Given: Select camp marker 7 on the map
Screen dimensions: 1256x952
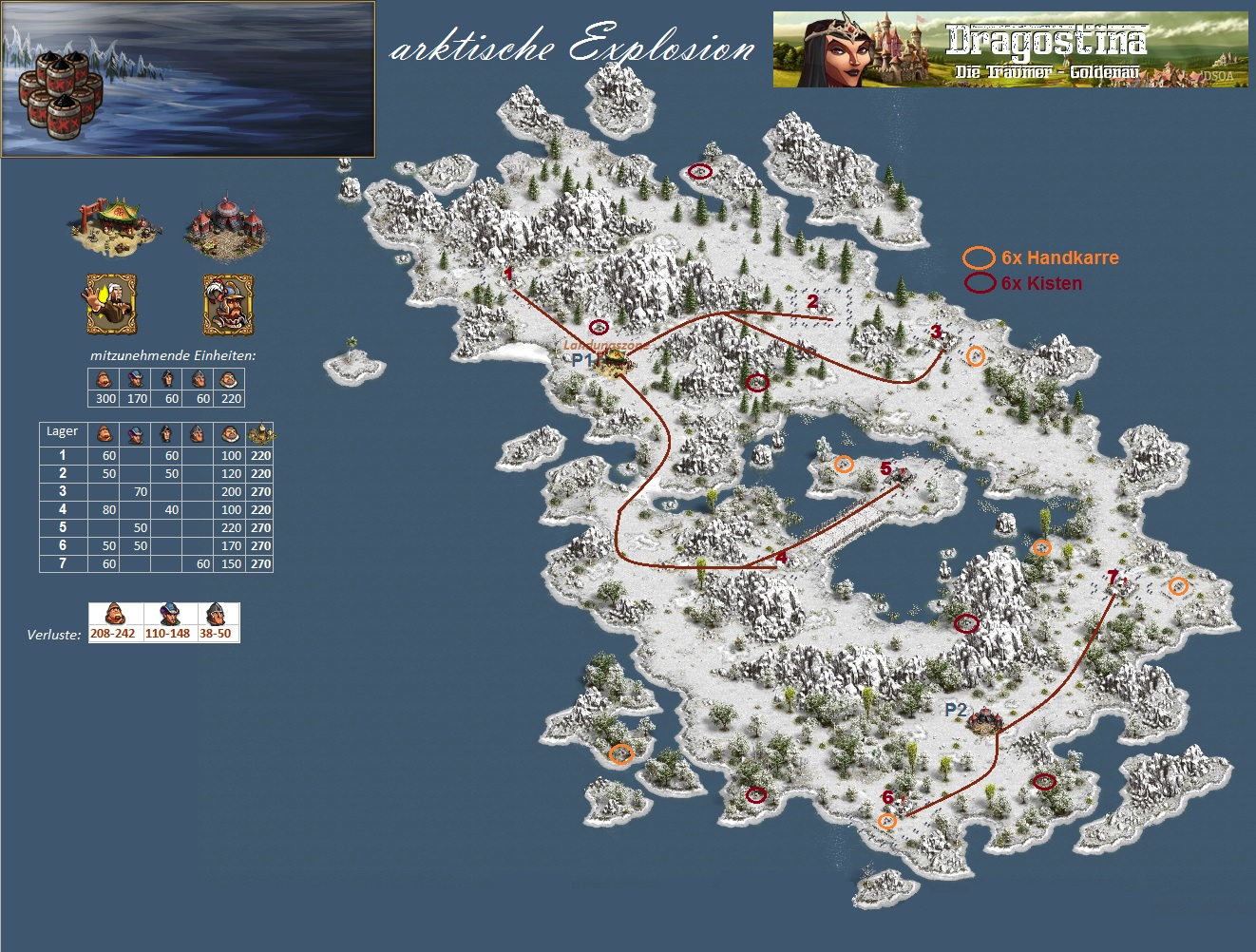Looking at the screenshot, I should 1113,577.
